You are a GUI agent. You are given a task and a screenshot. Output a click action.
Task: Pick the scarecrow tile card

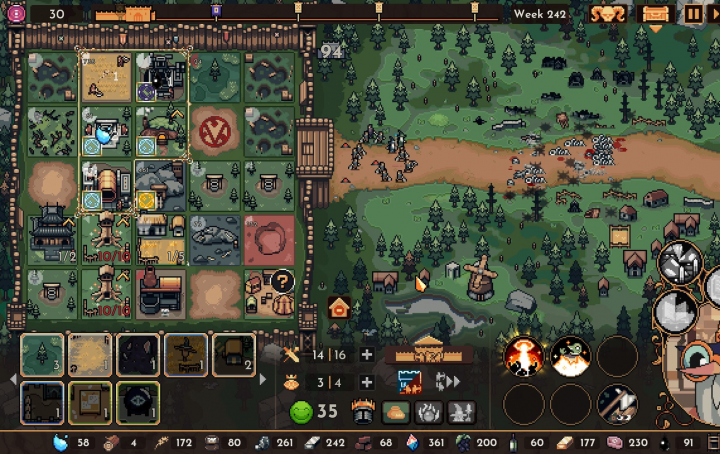[186, 355]
